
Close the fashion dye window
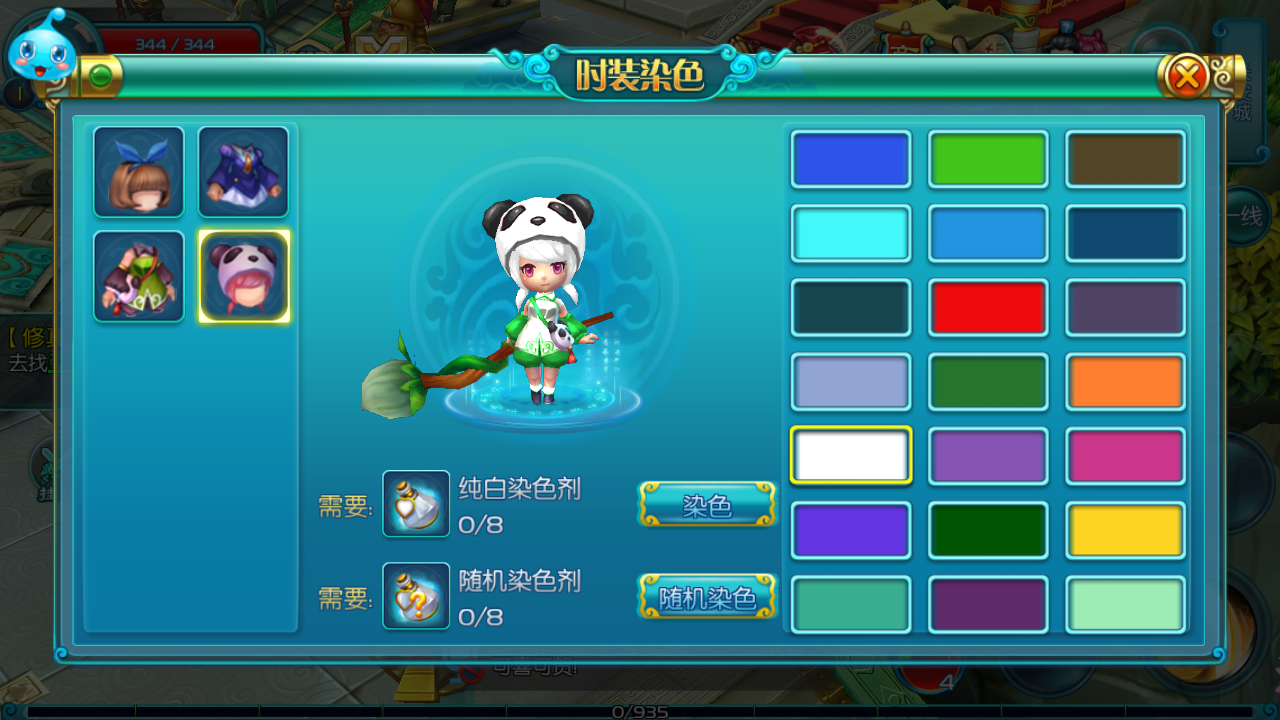(1187, 76)
